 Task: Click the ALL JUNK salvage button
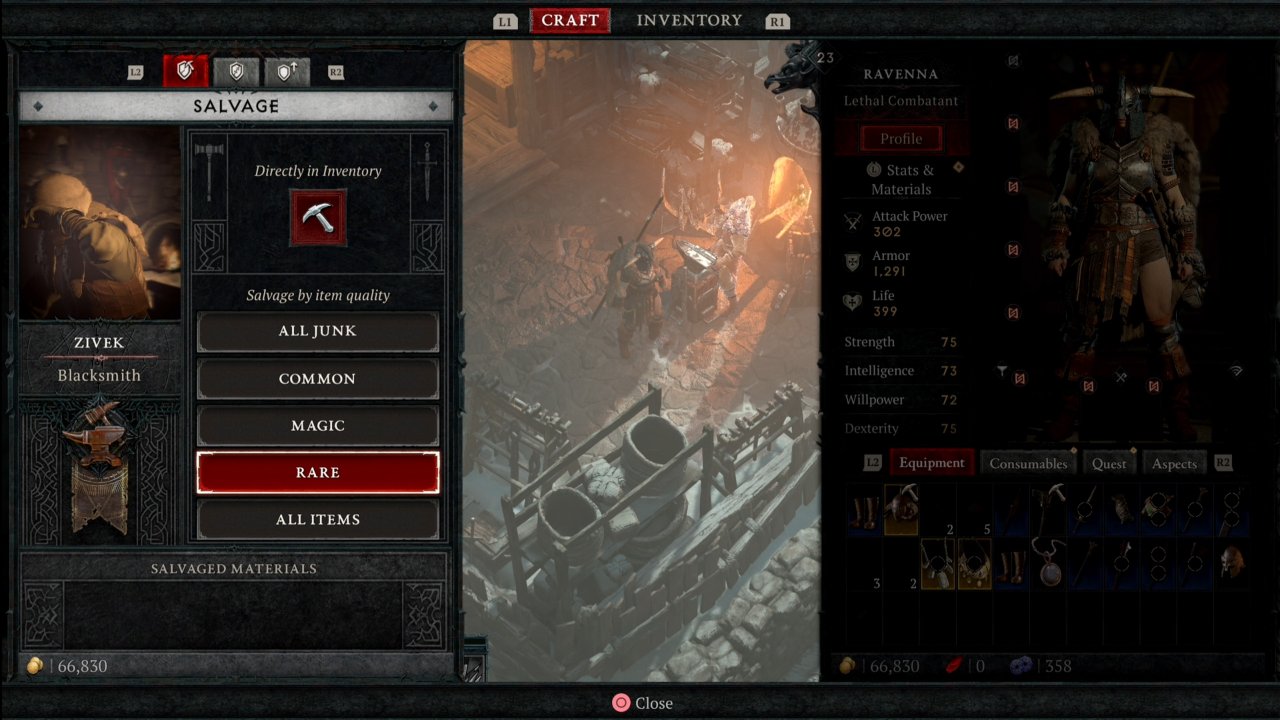click(x=318, y=331)
